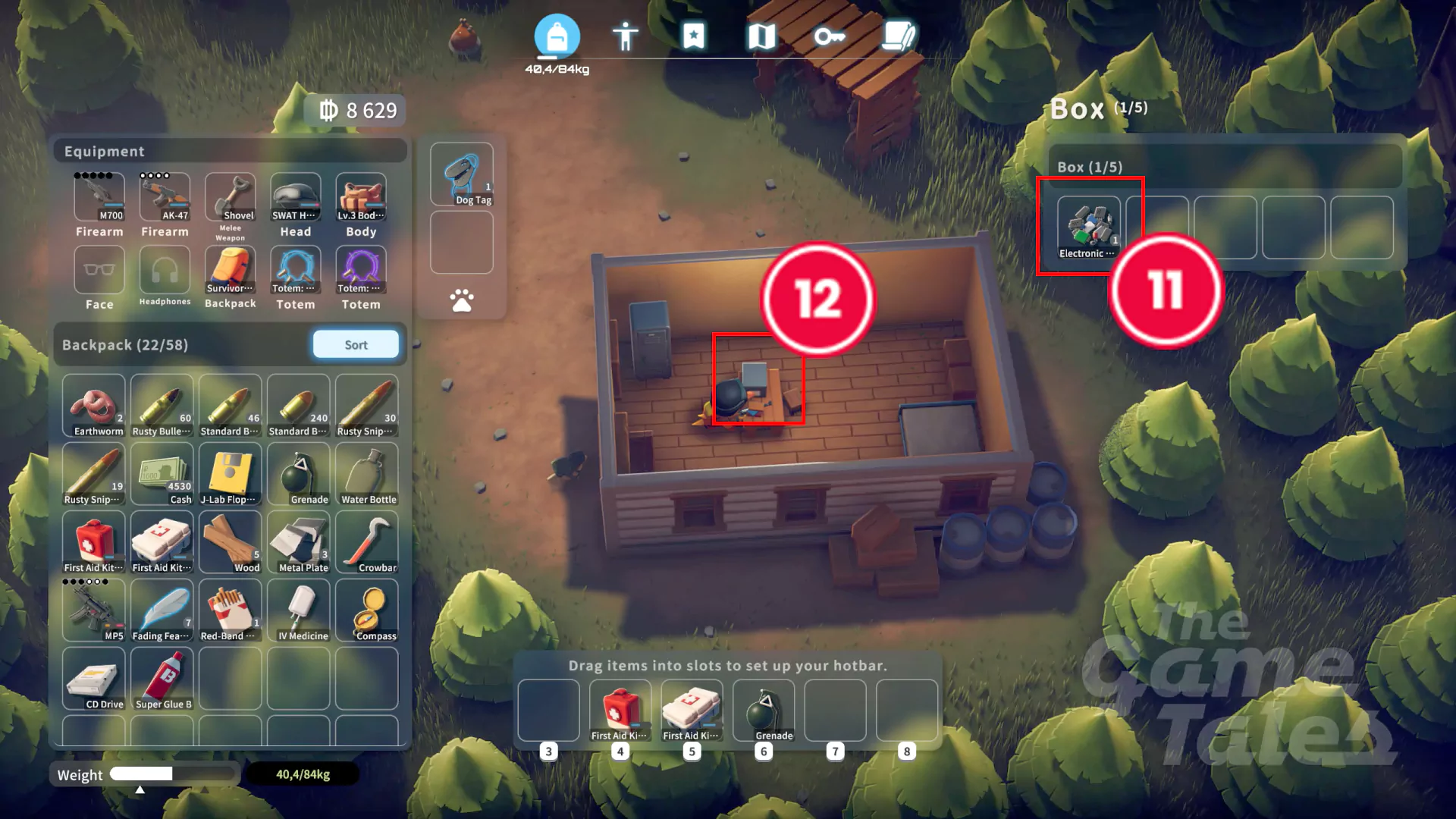
Task: Select the M700 firearm slot
Action: [x=99, y=197]
